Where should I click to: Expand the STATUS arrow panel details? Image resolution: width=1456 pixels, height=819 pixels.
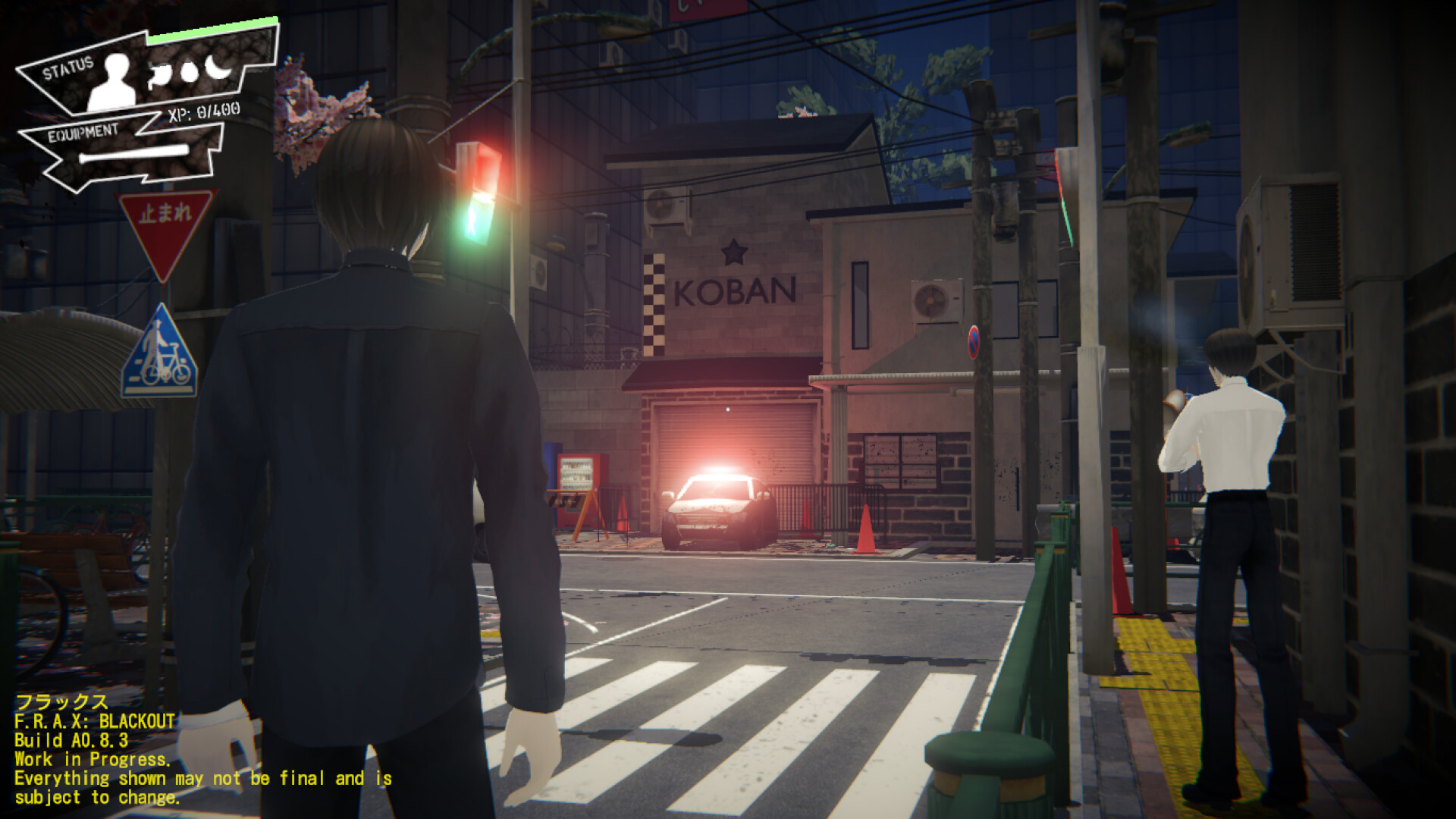pos(68,67)
